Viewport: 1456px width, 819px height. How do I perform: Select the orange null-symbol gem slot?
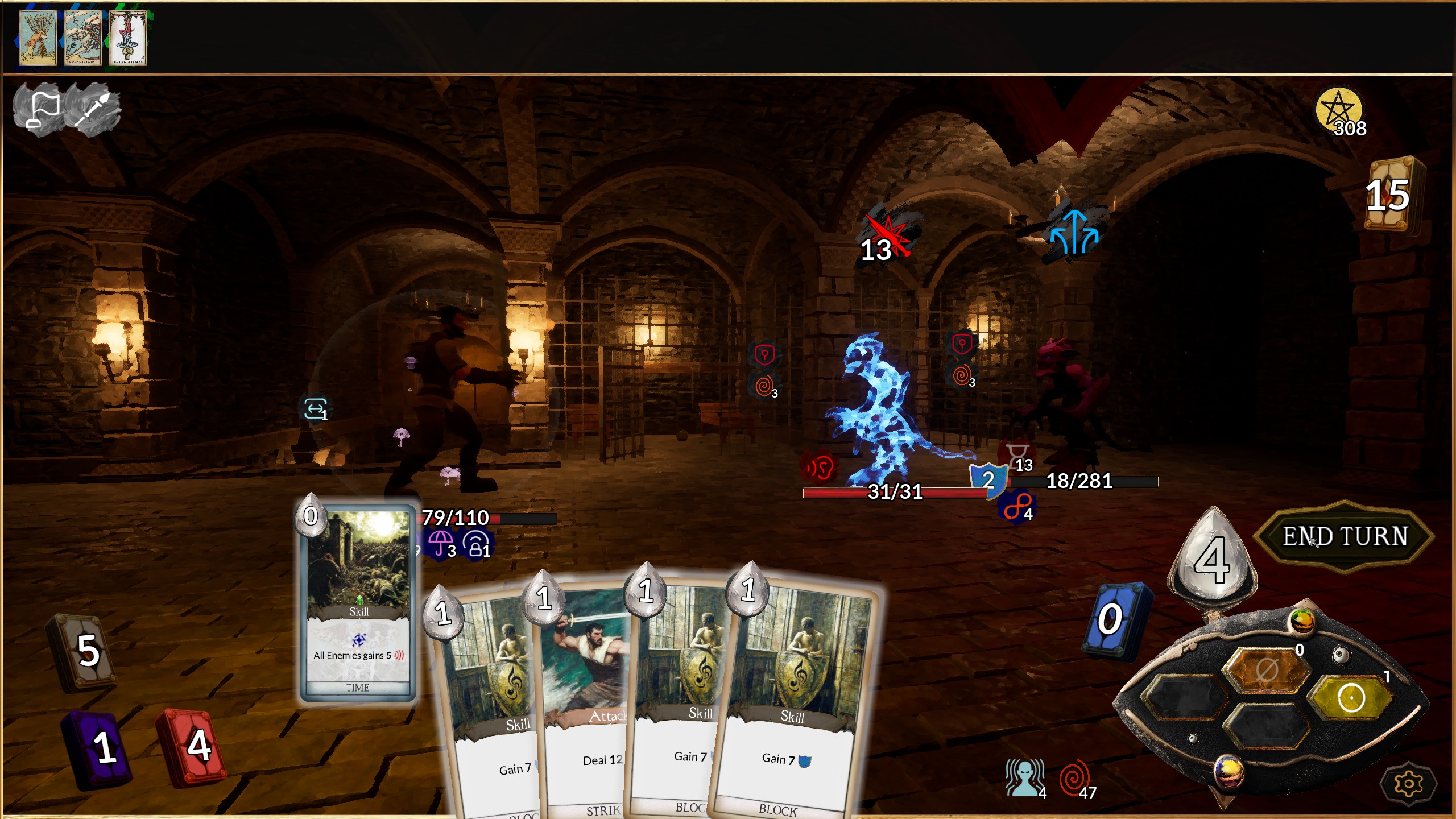1266,670
